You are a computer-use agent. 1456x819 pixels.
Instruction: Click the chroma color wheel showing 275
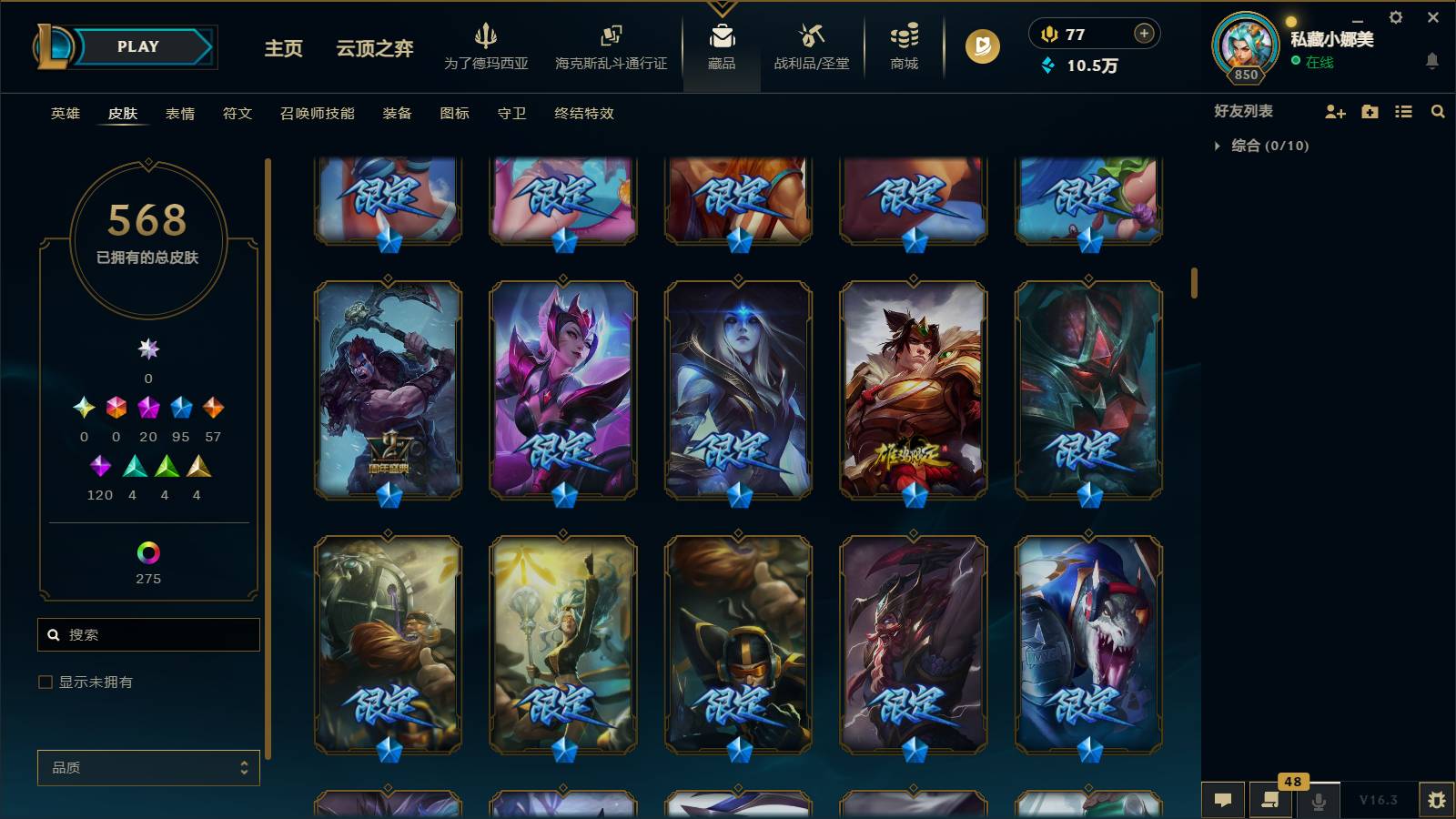point(148,551)
